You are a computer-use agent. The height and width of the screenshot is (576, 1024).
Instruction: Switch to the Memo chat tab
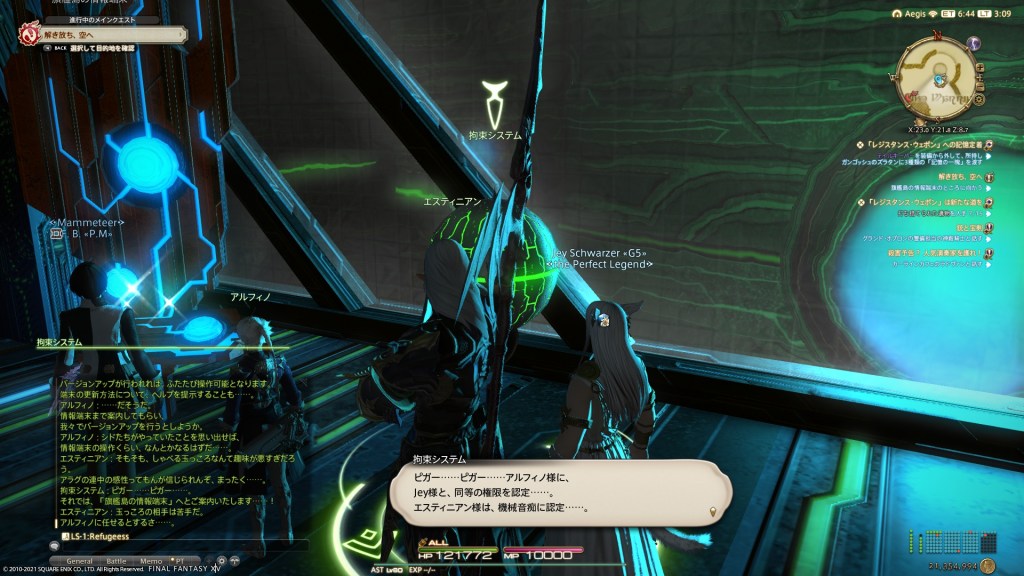click(x=151, y=562)
